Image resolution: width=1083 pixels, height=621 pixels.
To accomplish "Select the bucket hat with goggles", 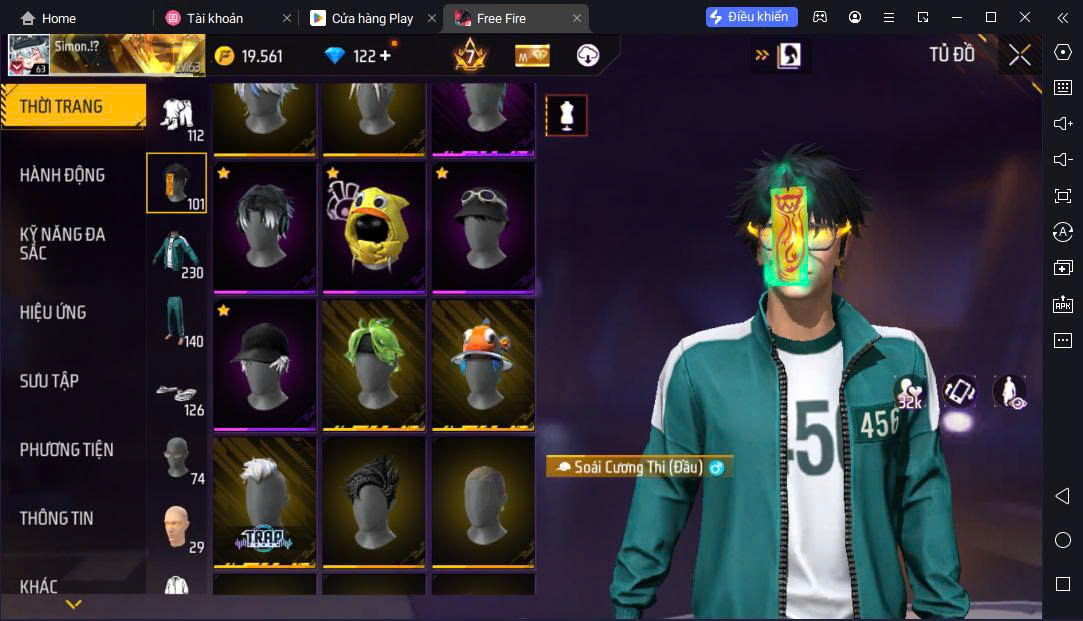I will 483,227.
